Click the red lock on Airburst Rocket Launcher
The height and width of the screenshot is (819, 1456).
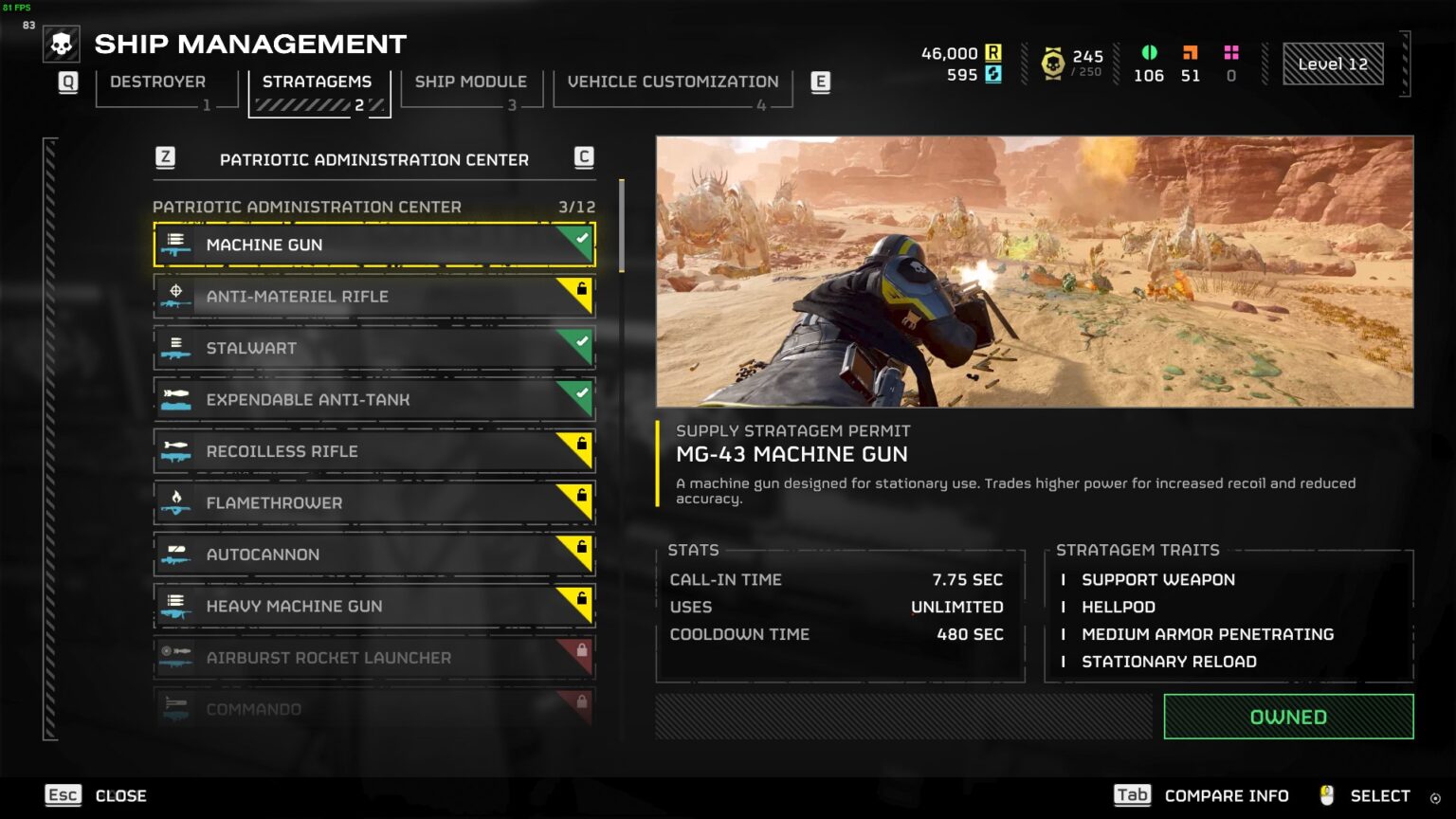coord(581,649)
